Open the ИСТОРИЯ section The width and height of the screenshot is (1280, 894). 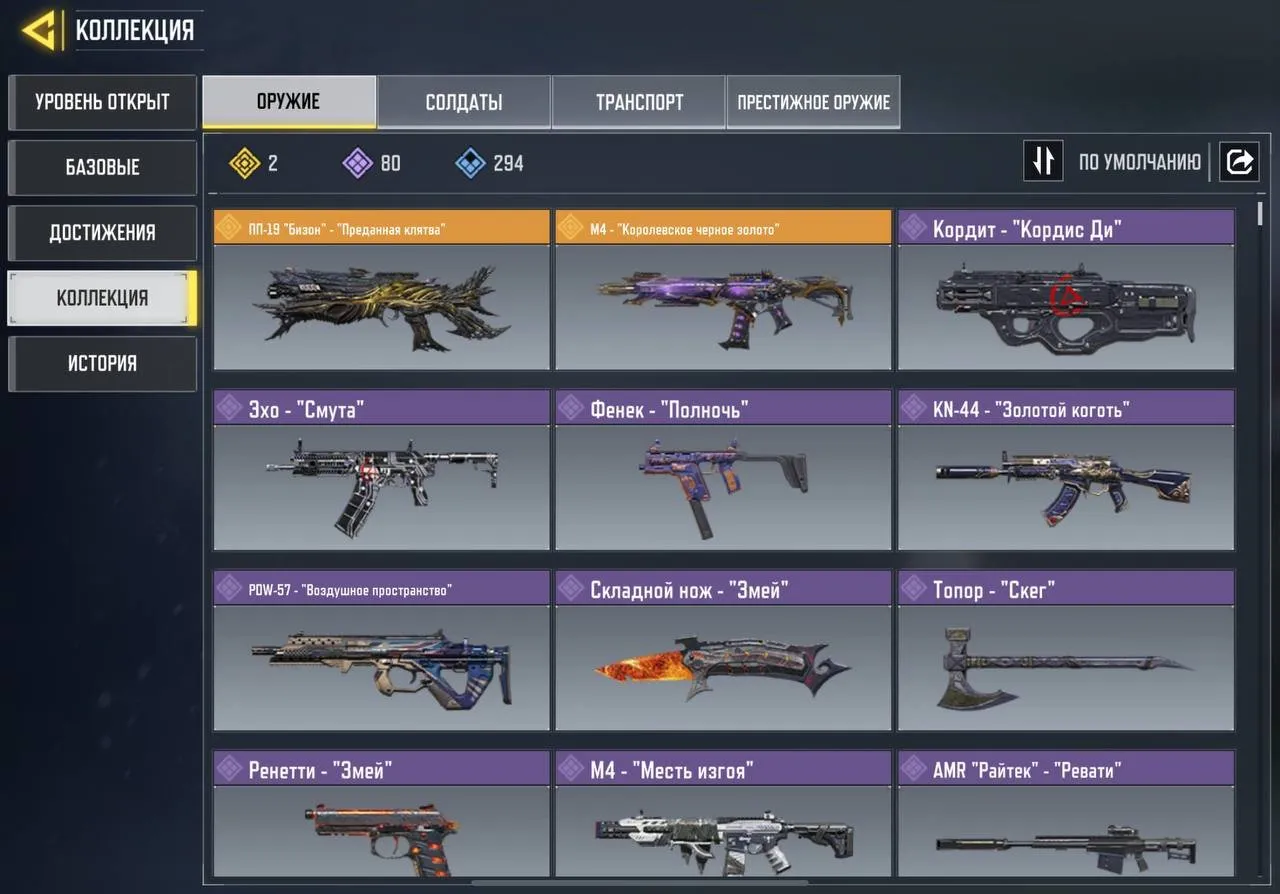(101, 363)
